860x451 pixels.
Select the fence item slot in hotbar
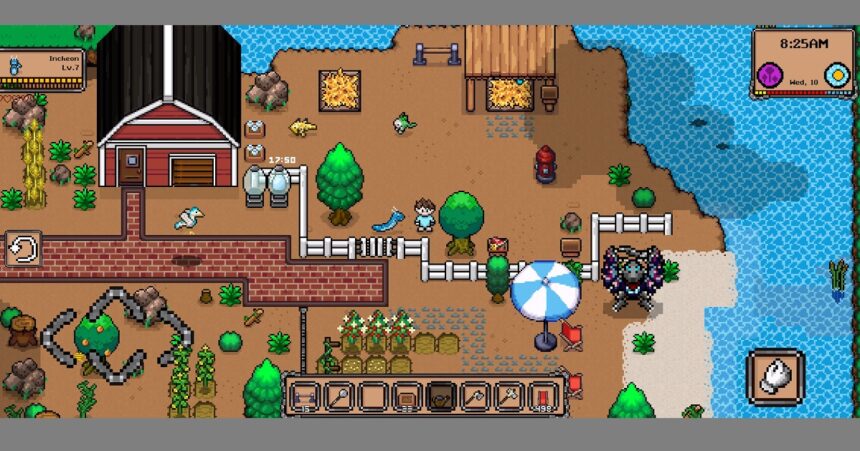[x=304, y=396]
